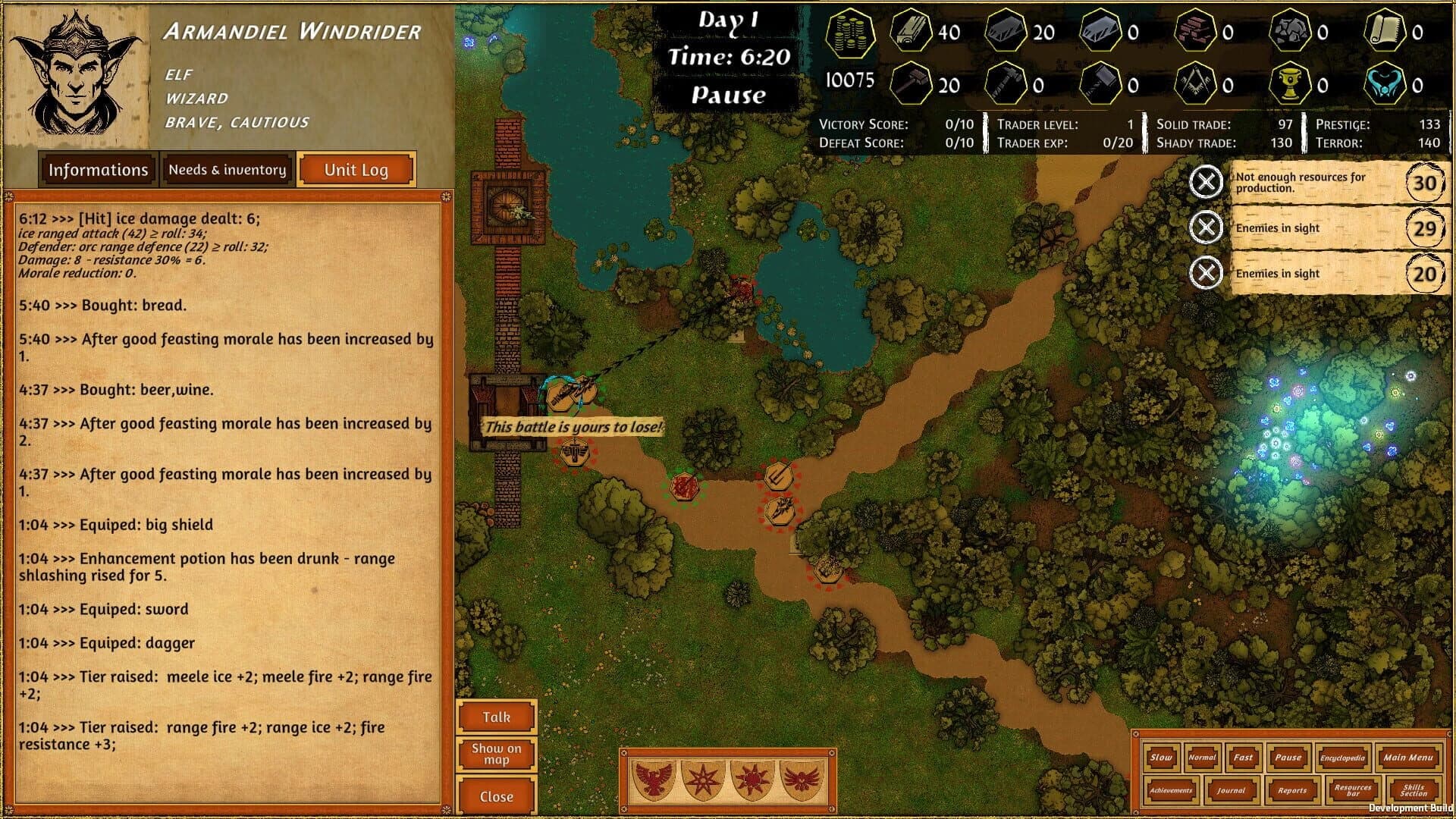Switch to the Unit Log tab
This screenshot has height=819, width=1456.
pos(356,169)
